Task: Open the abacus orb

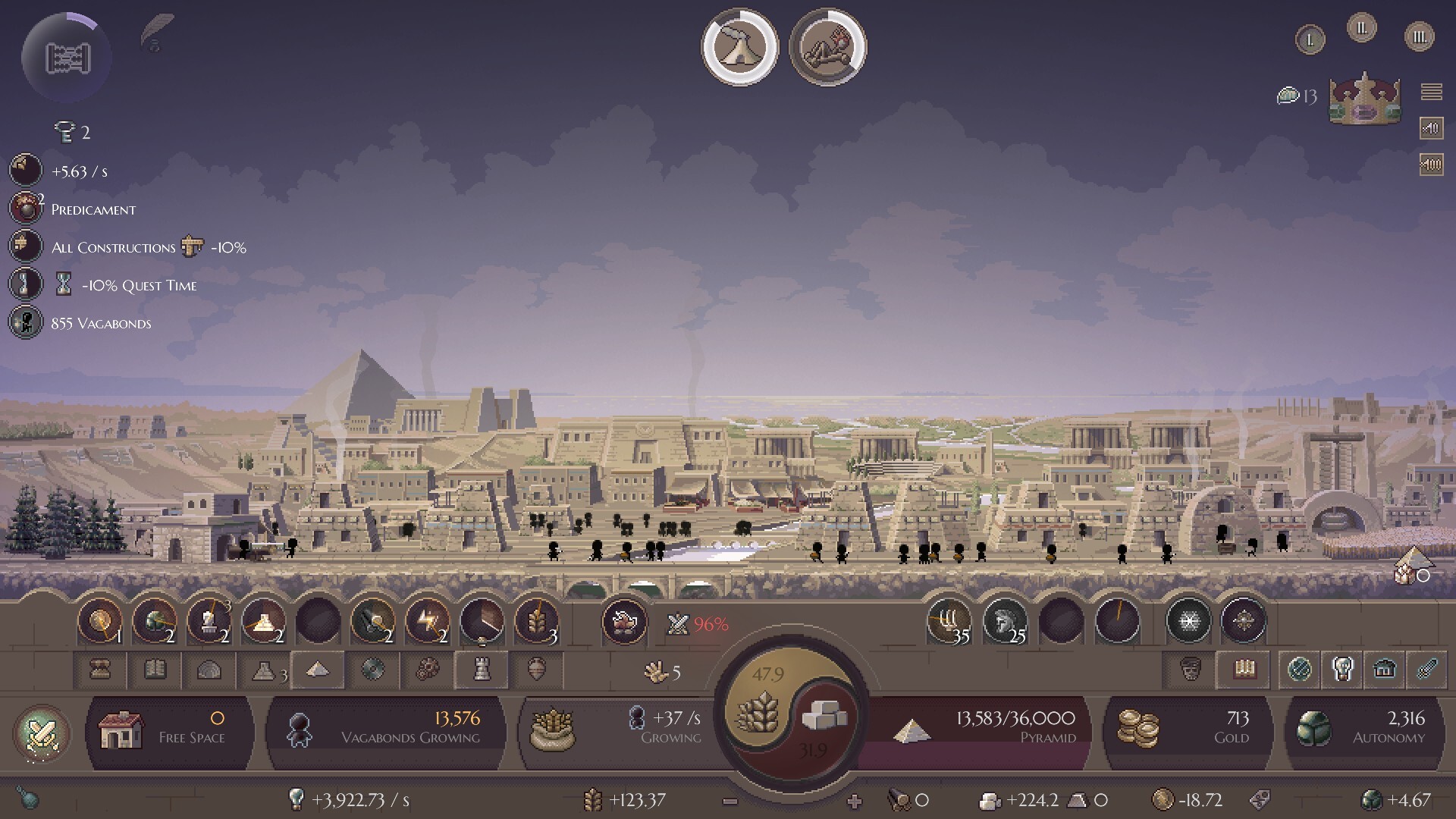Action: click(x=67, y=58)
